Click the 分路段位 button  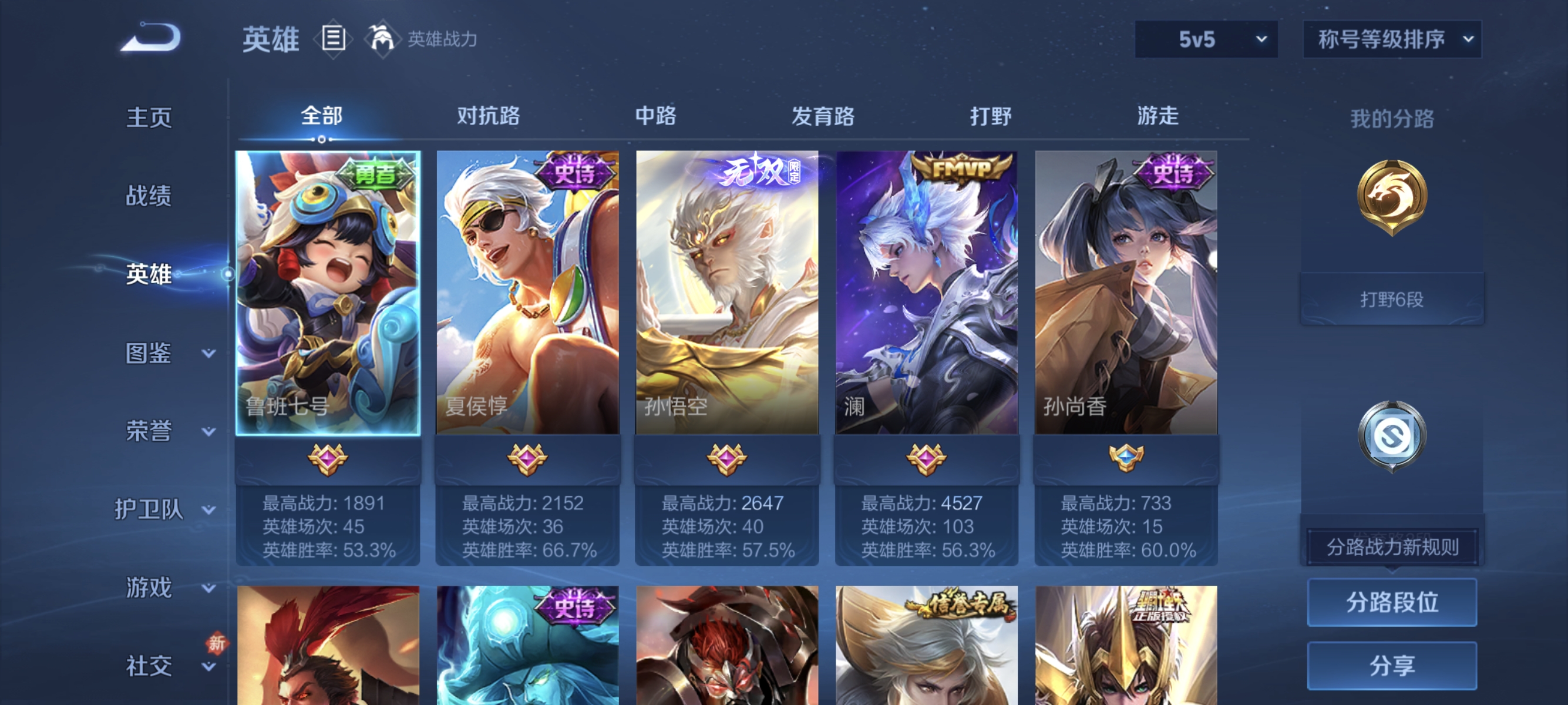(1392, 602)
